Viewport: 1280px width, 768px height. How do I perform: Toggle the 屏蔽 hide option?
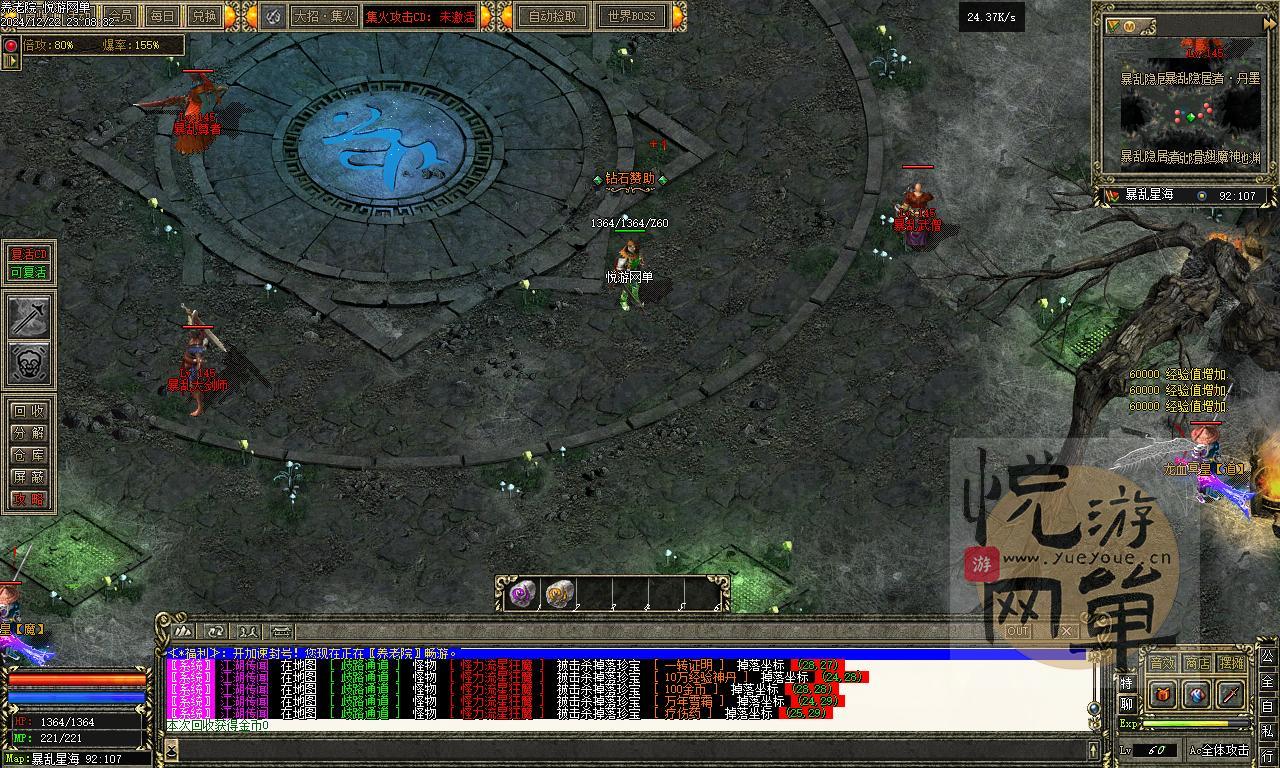point(29,477)
